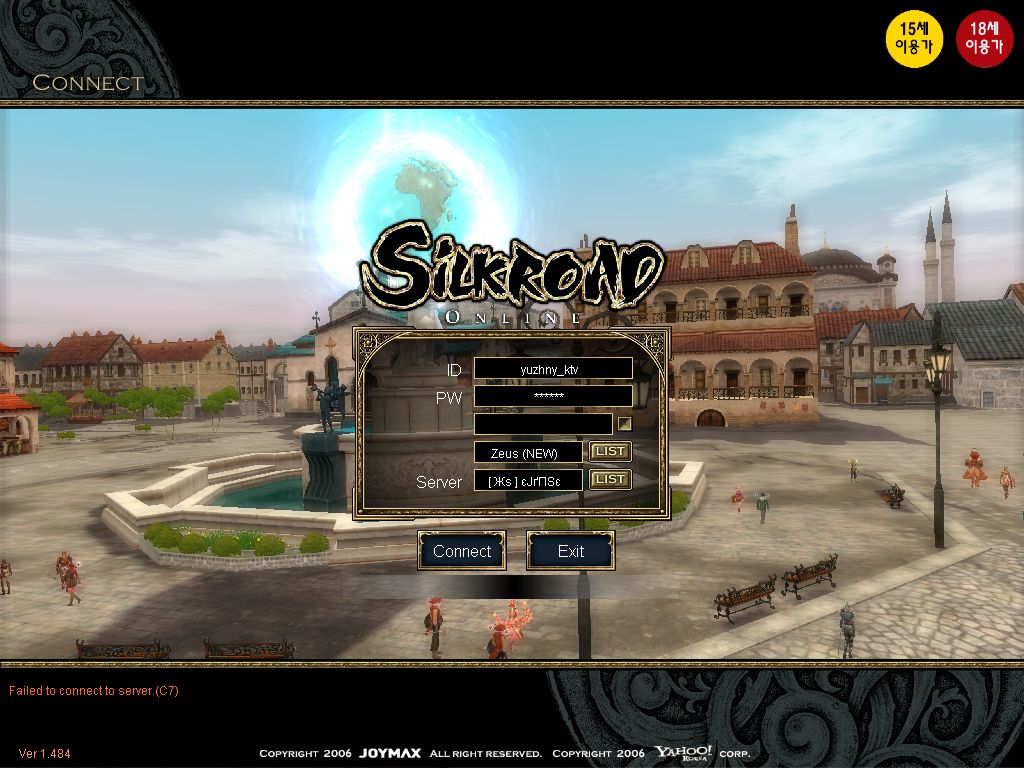
Task: Click the empty field below the password
Action: (542, 424)
